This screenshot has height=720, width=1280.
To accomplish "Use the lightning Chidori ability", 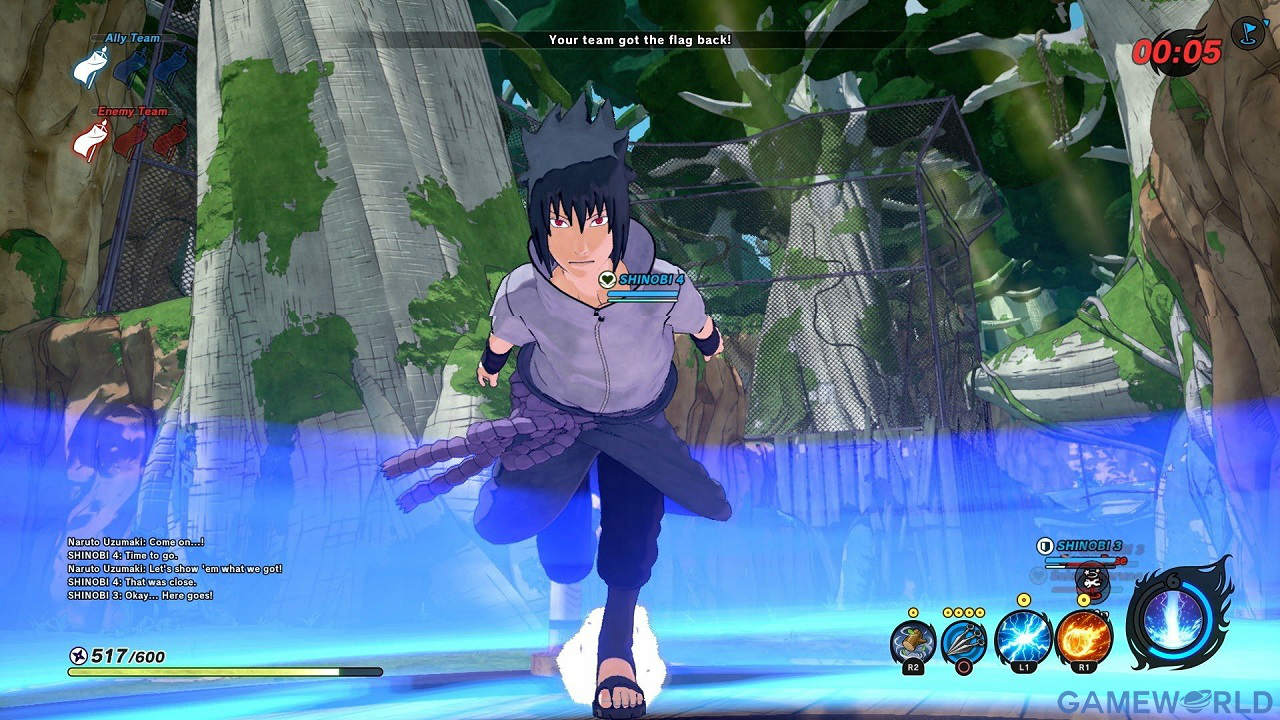I will (1023, 638).
